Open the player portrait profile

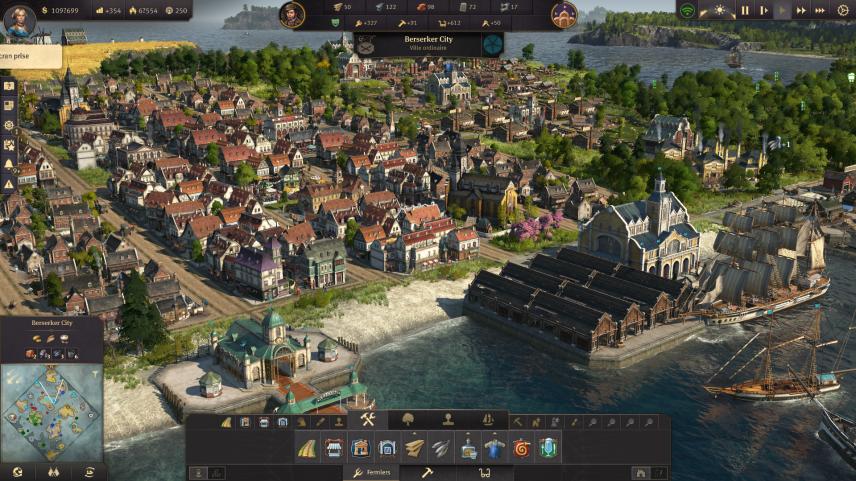pos(19,20)
